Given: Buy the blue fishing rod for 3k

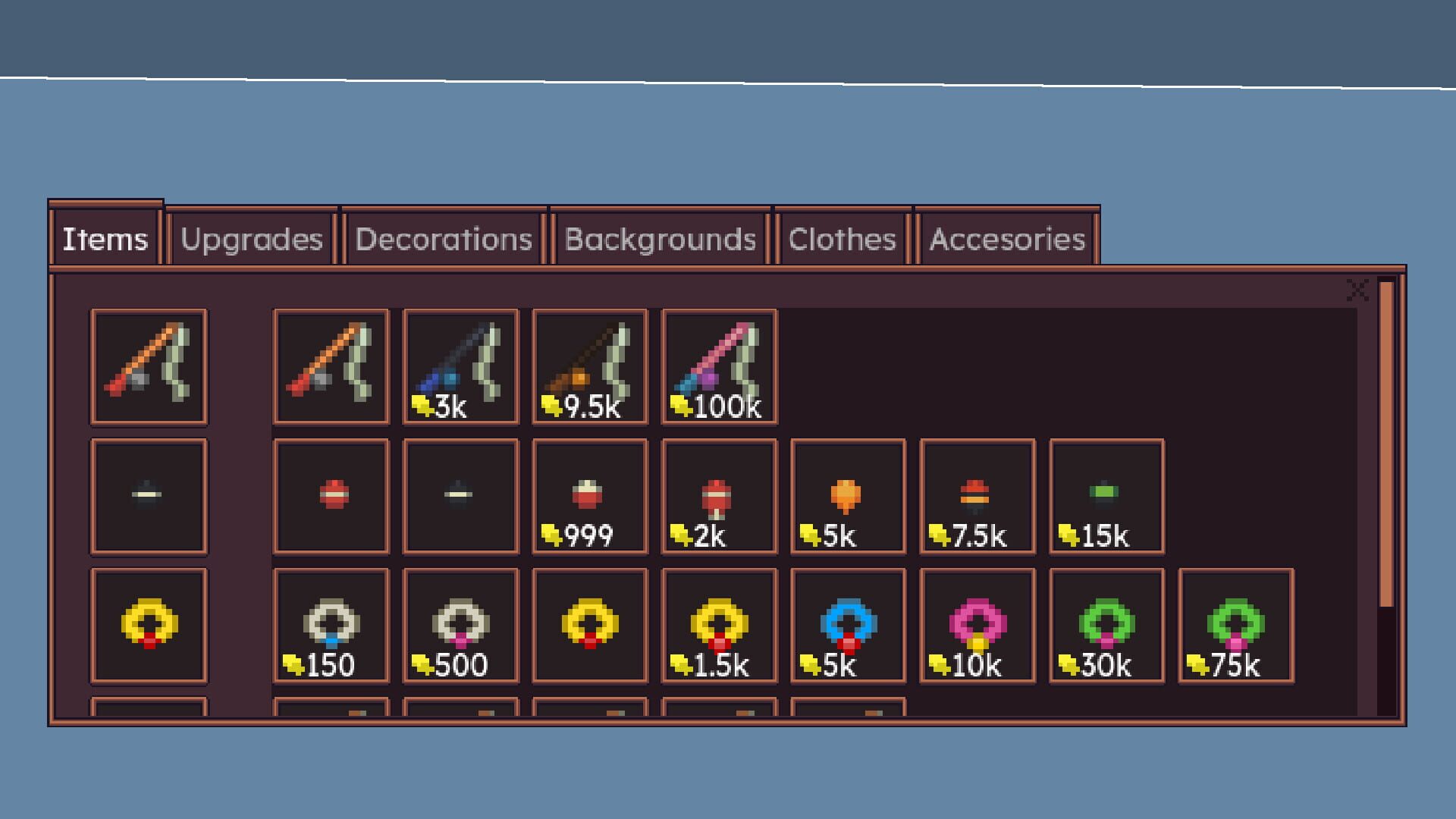Looking at the screenshot, I should [x=460, y=367].
